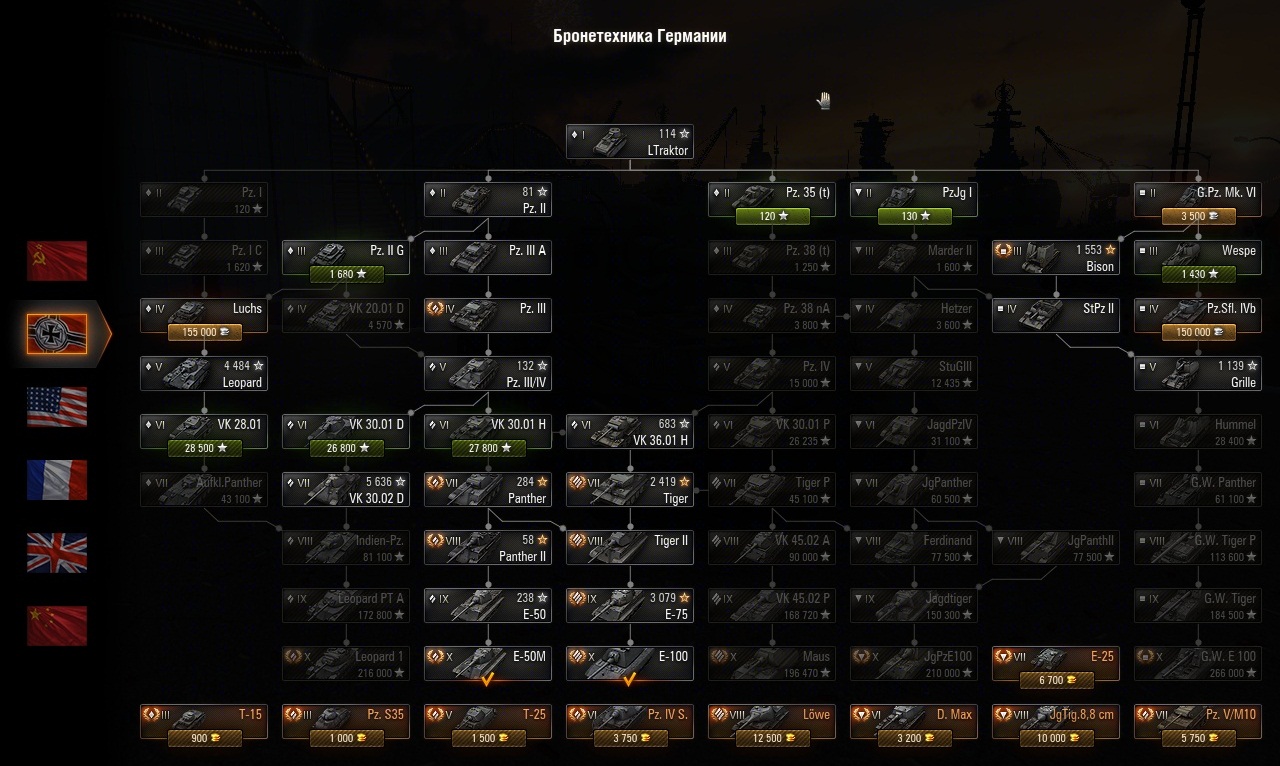Research Pz. 35 (t) for 120 experience

(771, 216)
